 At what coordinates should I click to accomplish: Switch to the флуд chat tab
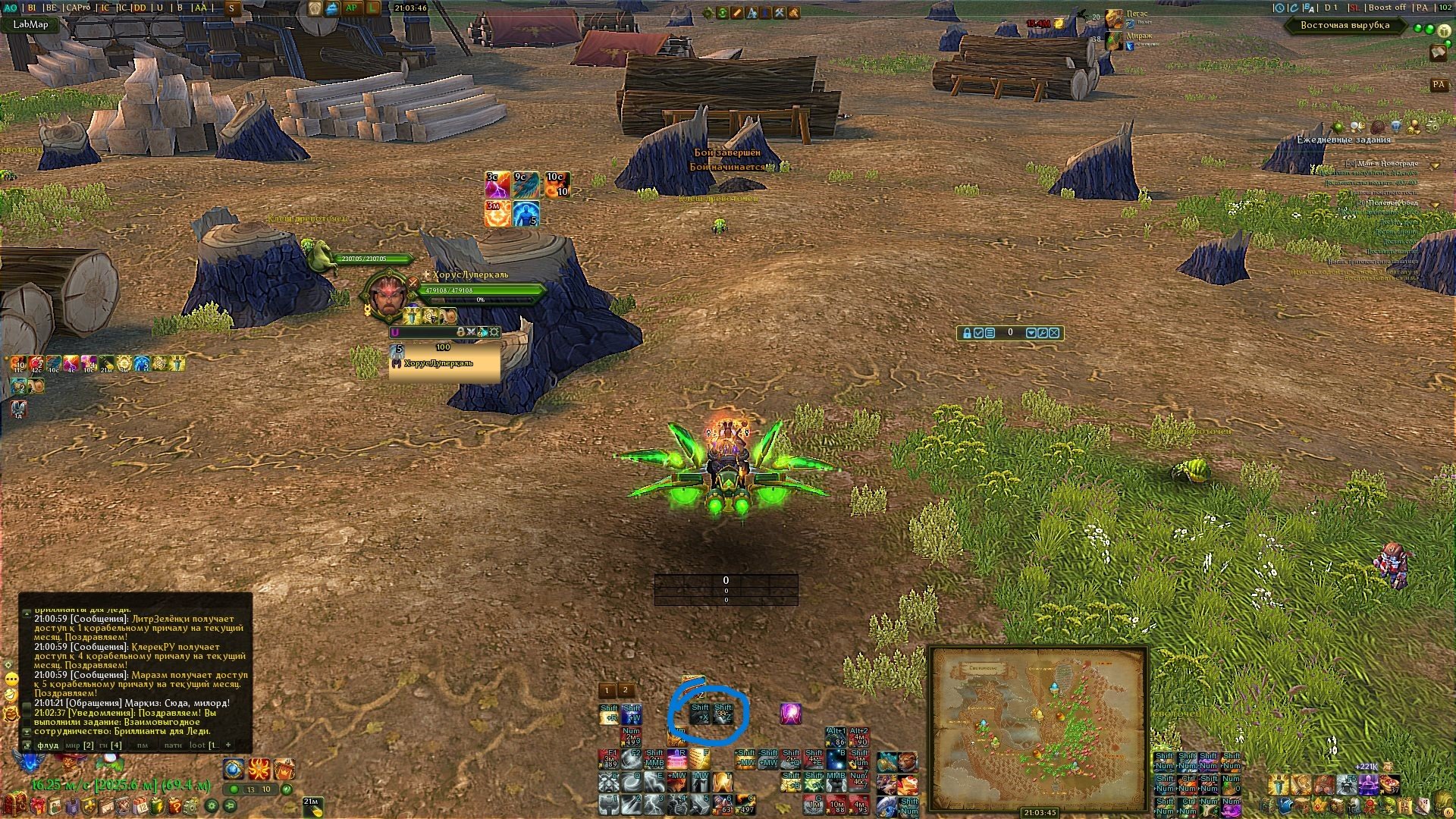point(48,745)
